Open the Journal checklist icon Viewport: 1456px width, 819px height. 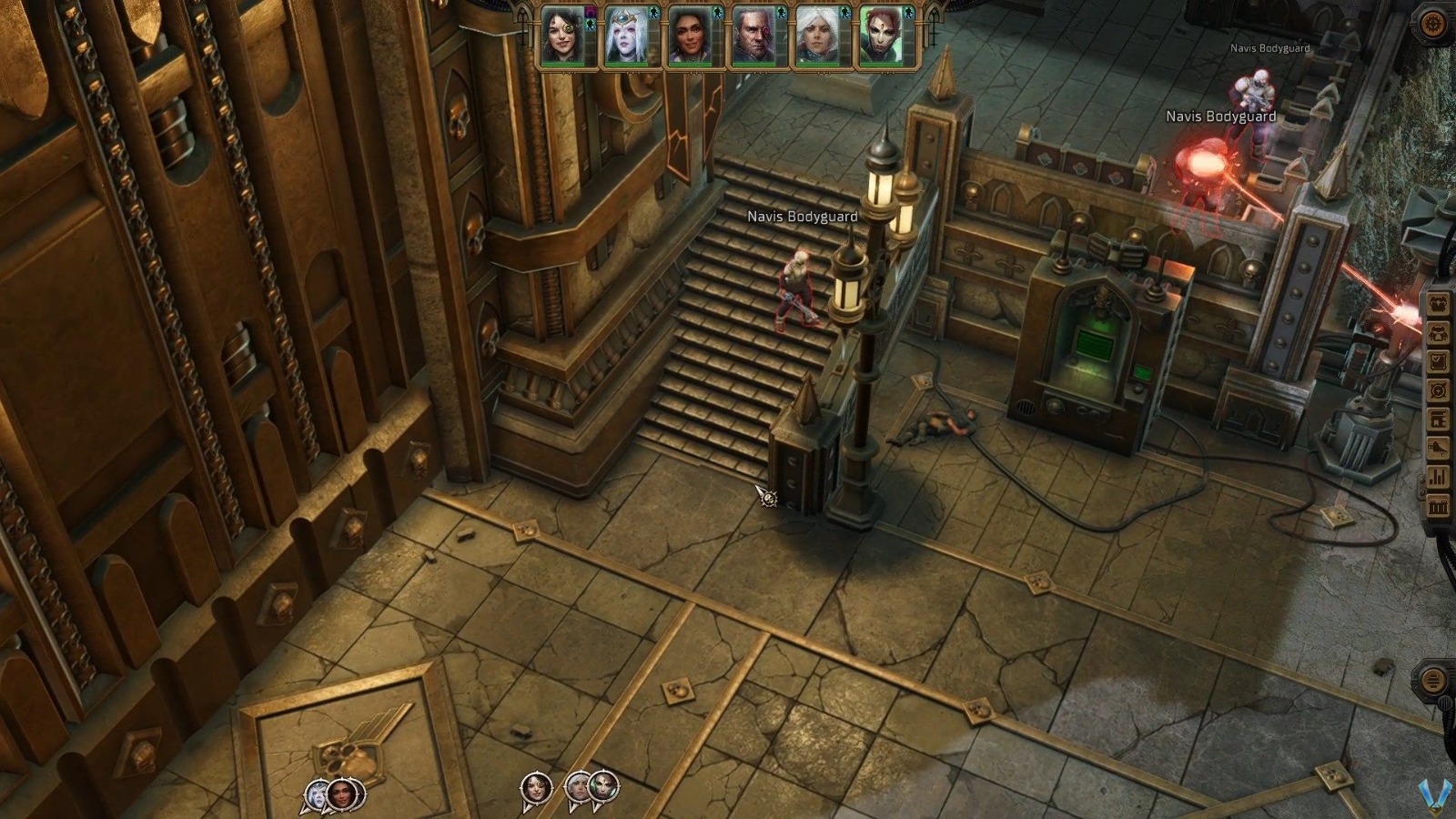(x=1438, y=359)
